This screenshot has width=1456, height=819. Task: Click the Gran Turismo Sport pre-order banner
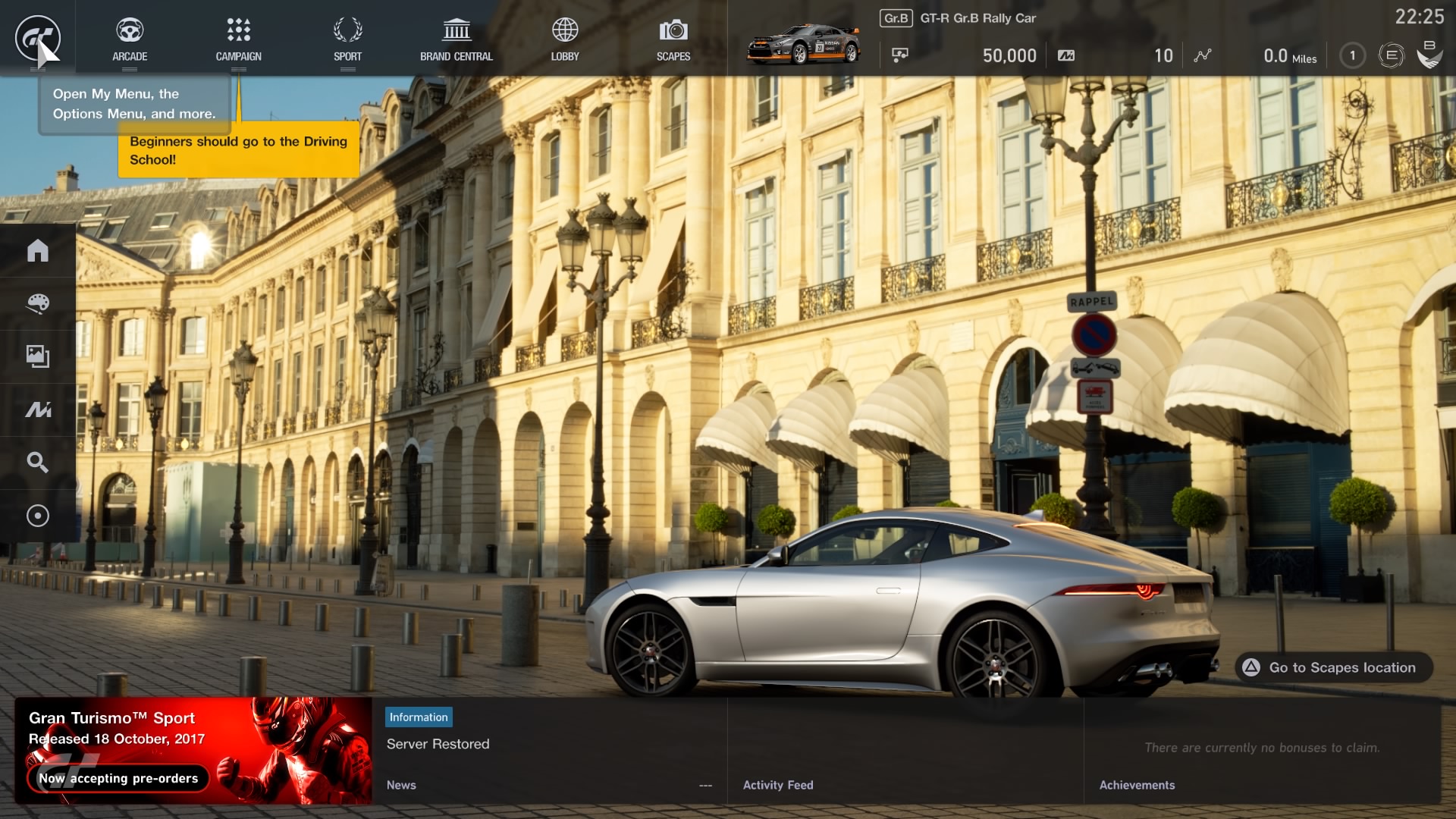(193, 751)
